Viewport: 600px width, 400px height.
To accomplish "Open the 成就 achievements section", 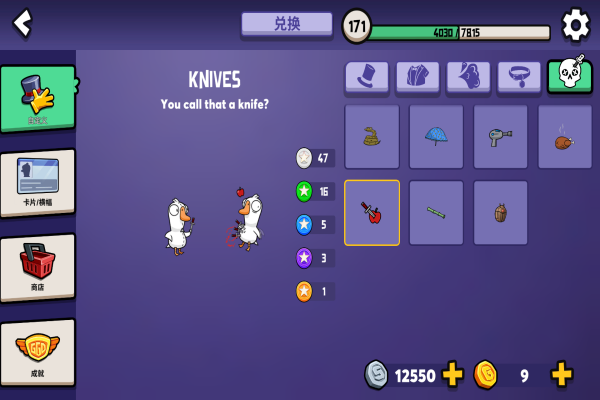I will pyautogui.click(x=38, y=352).
